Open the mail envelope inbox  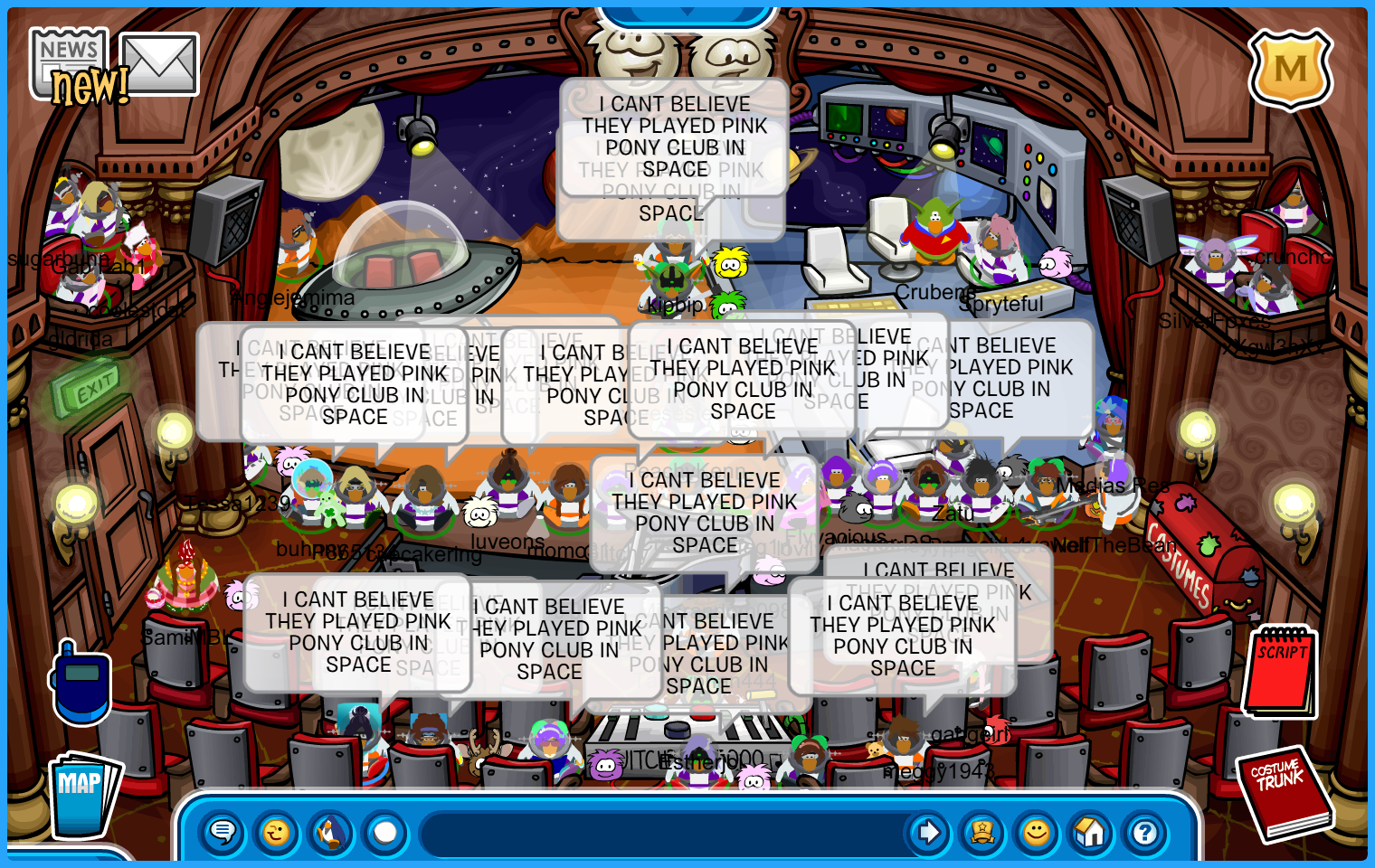(x=160, y=63)
